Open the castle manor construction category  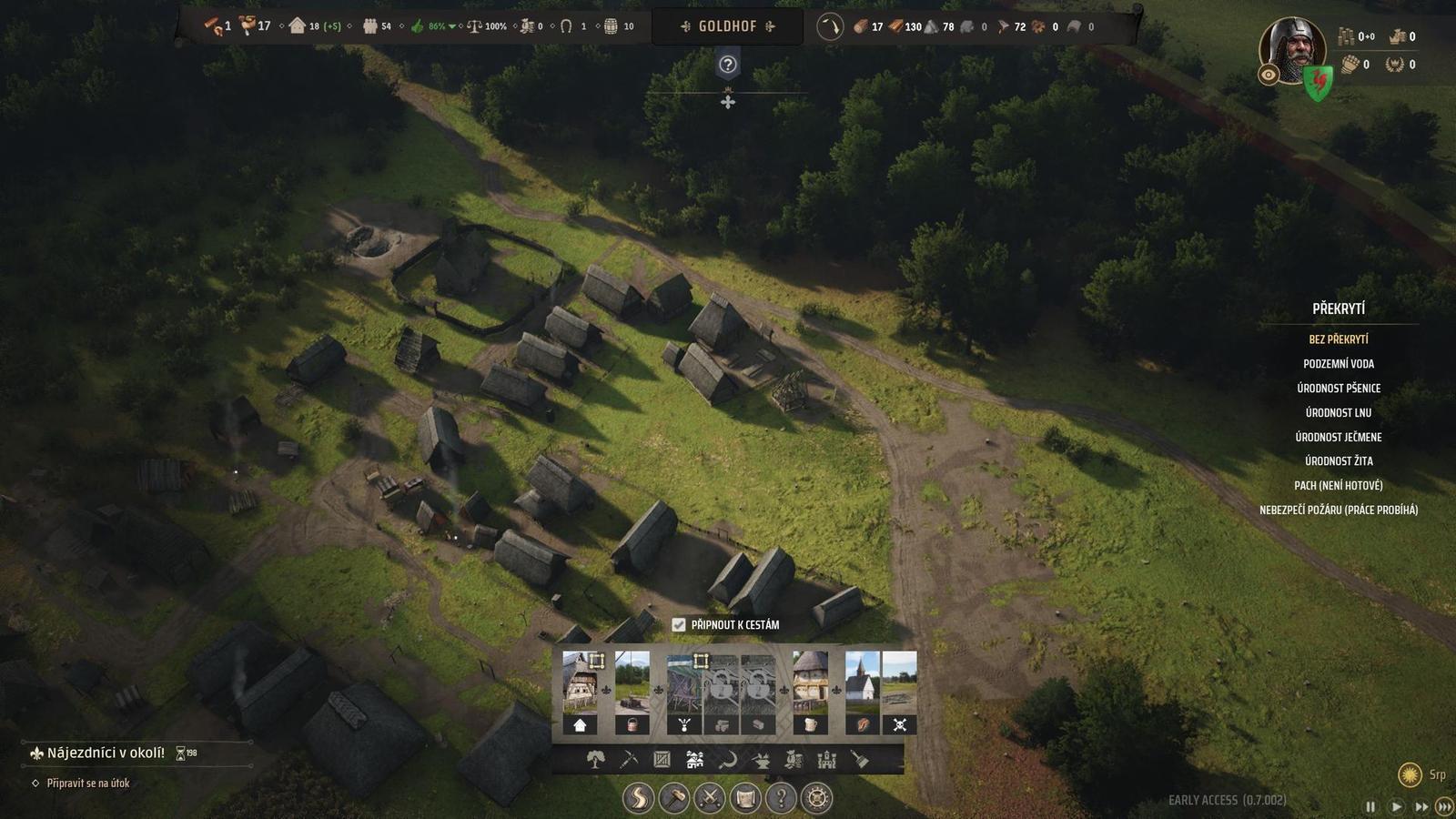(x=826, y=760)
